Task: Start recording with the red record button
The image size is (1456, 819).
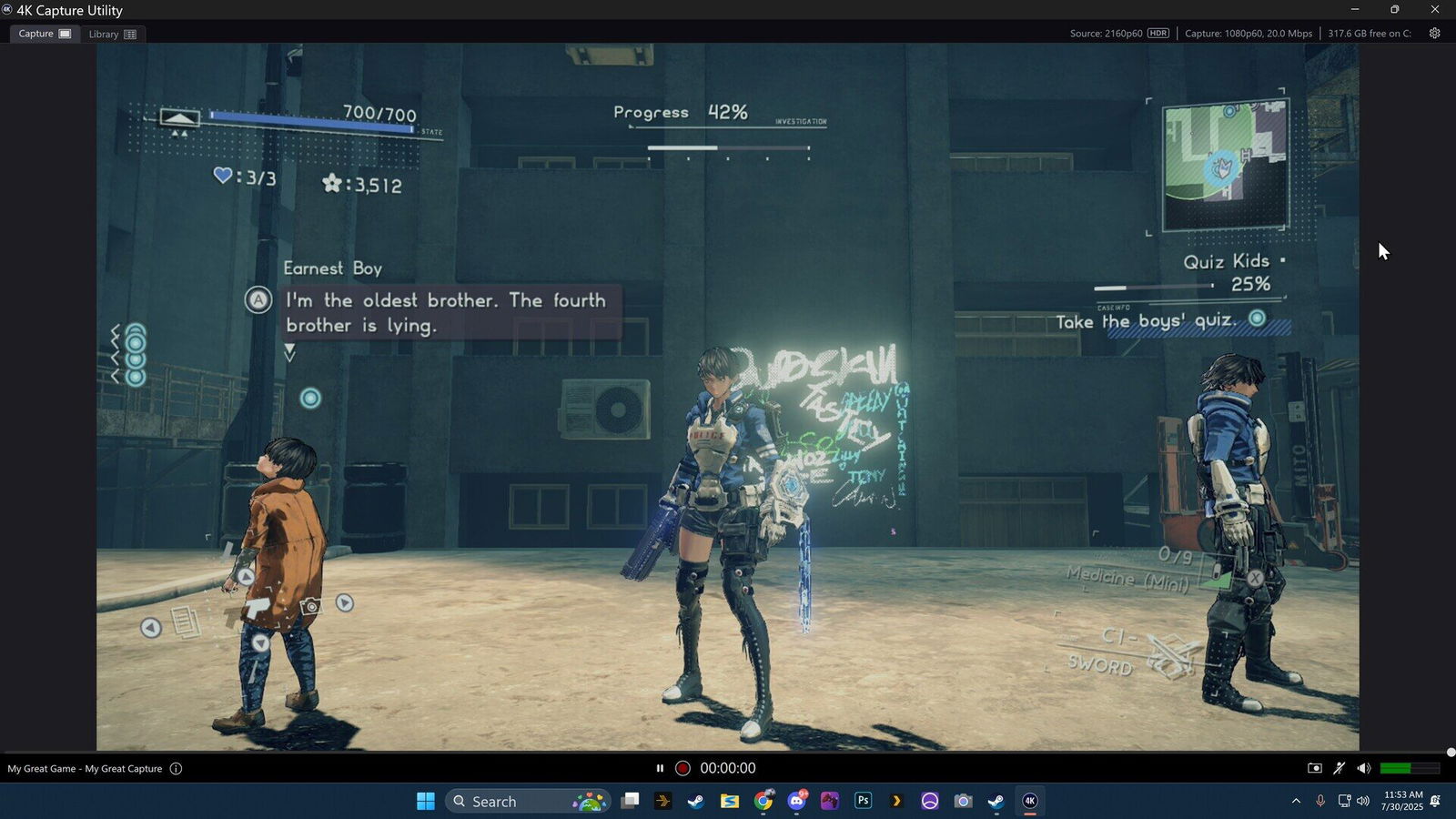Action: [x=682, y=768]
